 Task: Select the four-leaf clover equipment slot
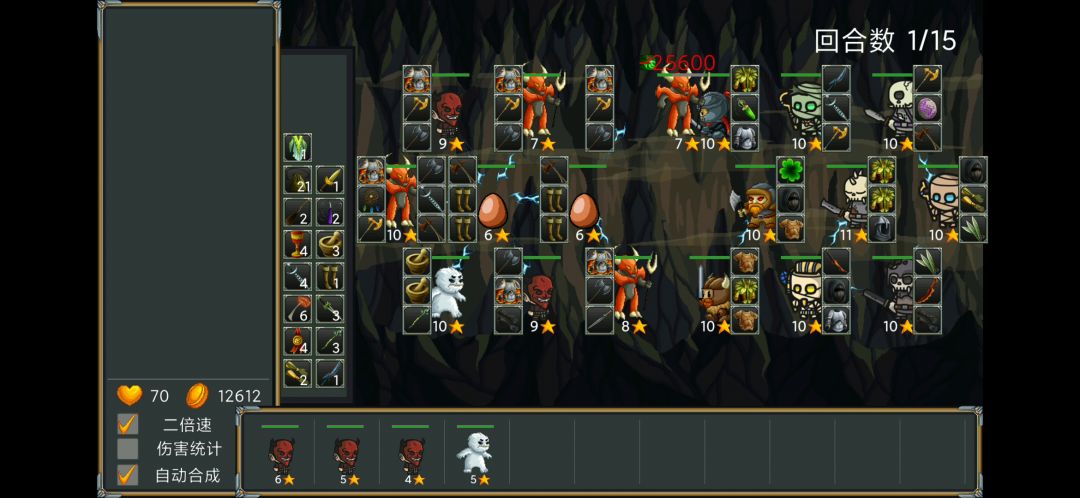tap(791, 171)
